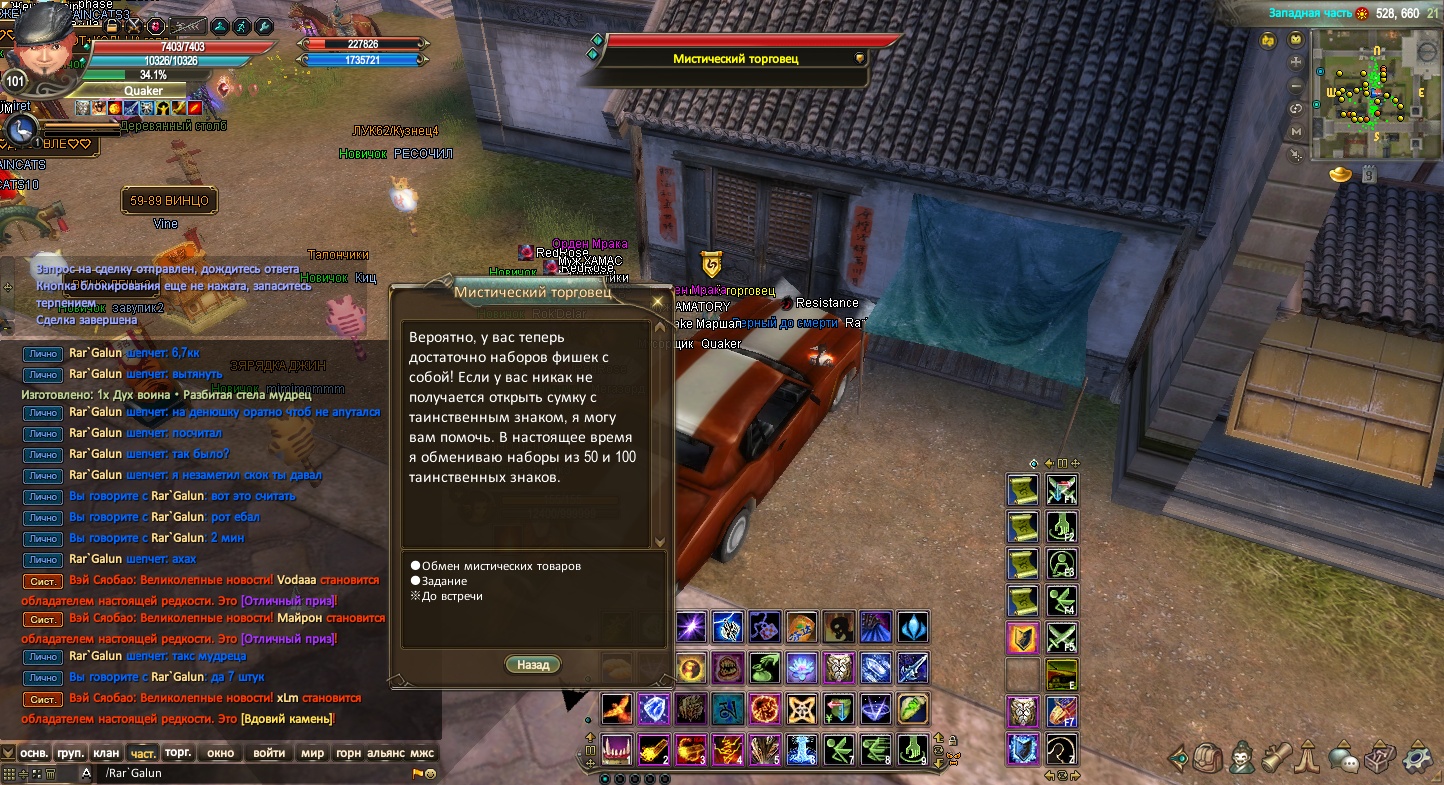Open the emoticon smiley picker in chat
This screenshot has height=785, width=1444.
tap(430, 773)
